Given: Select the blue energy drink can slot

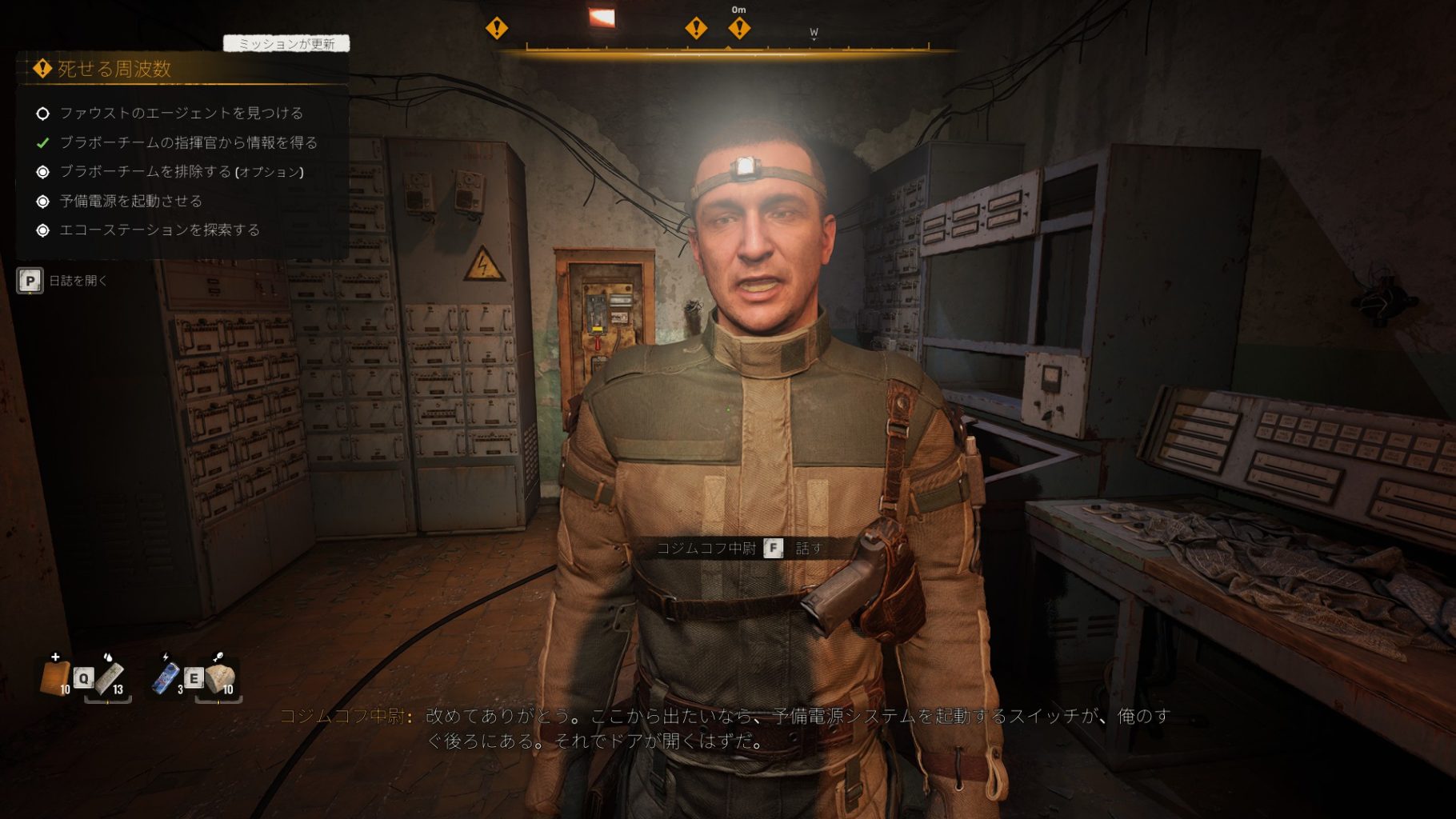Looking at the screenshot, I should pos(166,678).
